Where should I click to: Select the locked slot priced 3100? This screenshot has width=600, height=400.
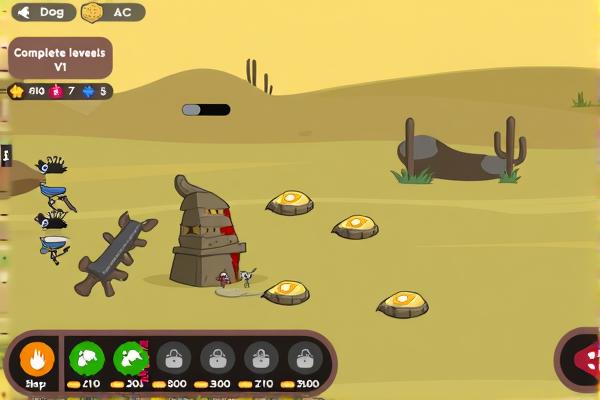pos(305,358)
